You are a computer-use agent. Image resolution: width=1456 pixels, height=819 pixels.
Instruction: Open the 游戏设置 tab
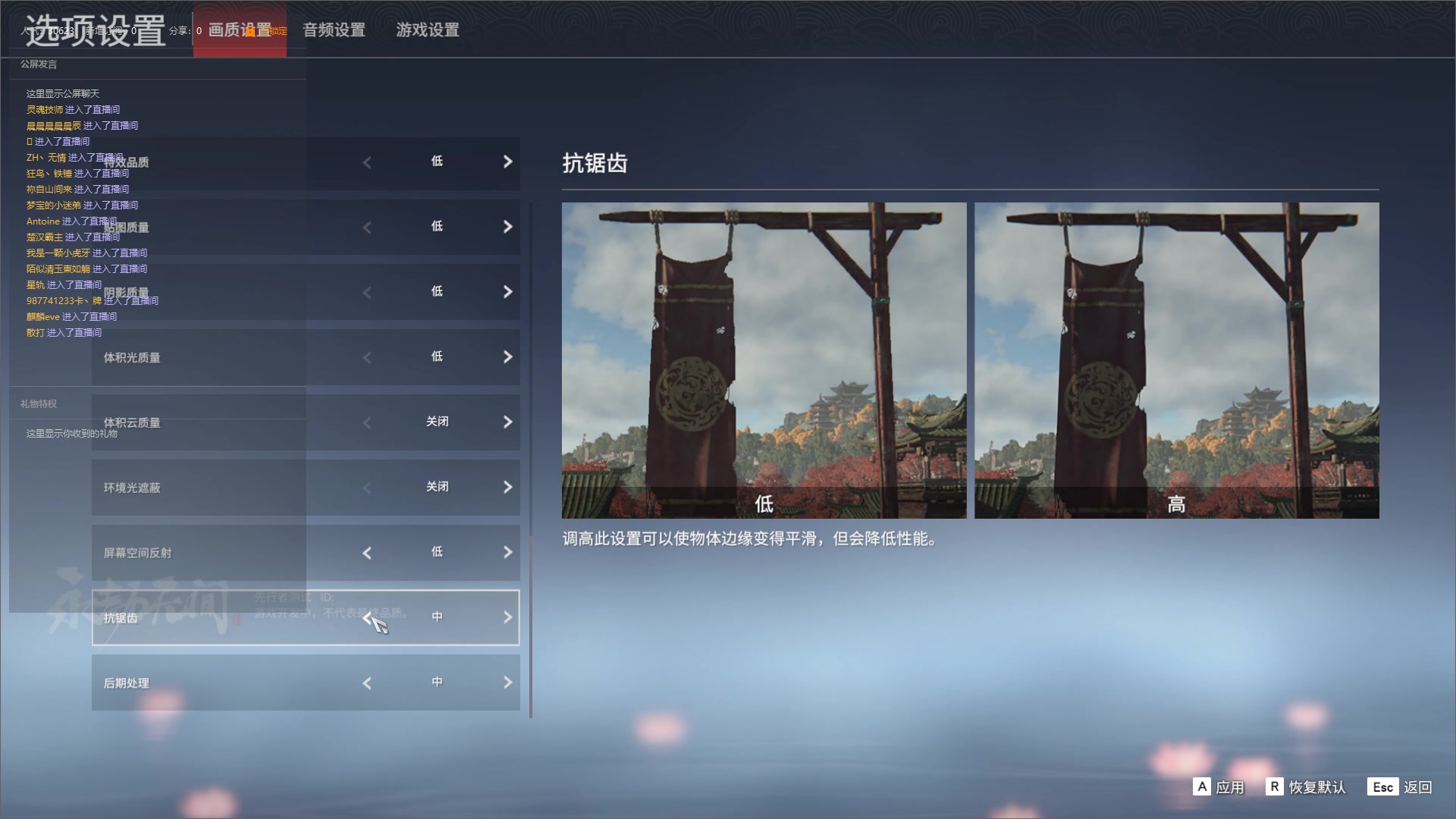pos(426,30)
